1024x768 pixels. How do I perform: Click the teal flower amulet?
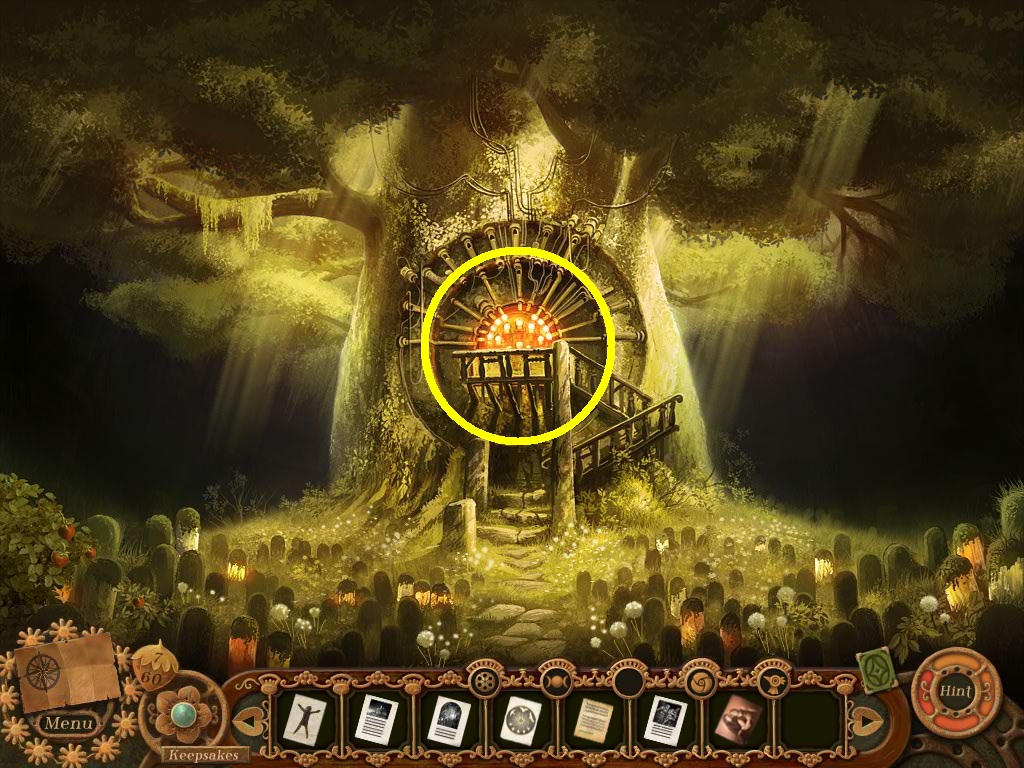(182, 714)
